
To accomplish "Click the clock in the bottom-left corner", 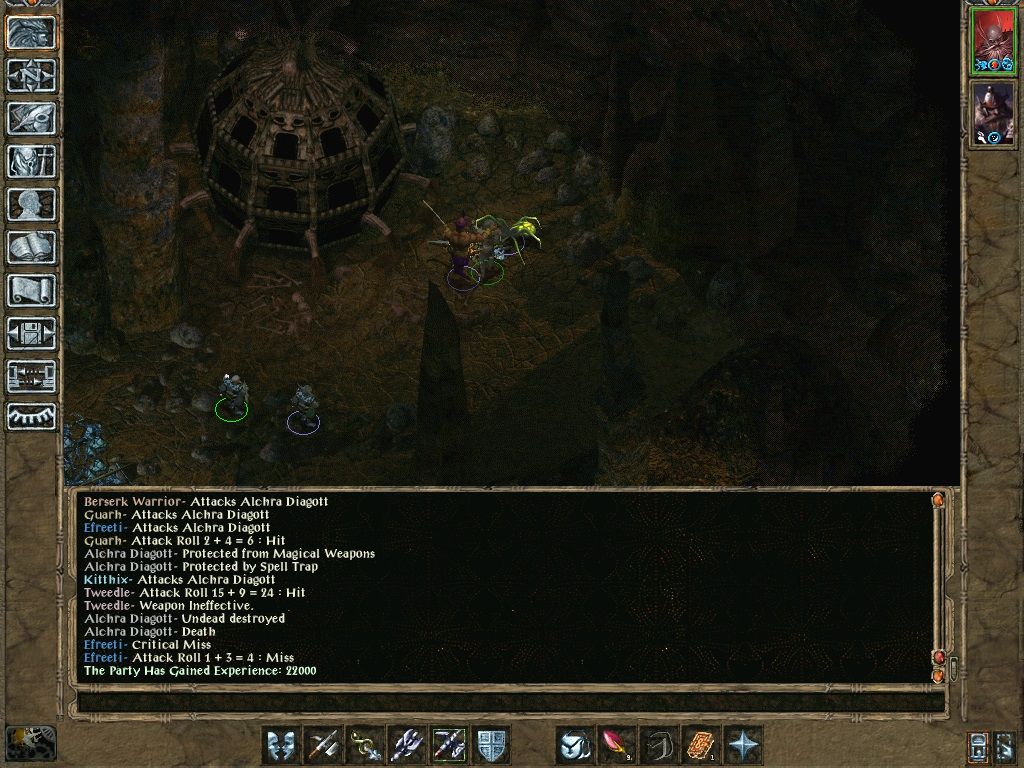I will tap(31, 743).
